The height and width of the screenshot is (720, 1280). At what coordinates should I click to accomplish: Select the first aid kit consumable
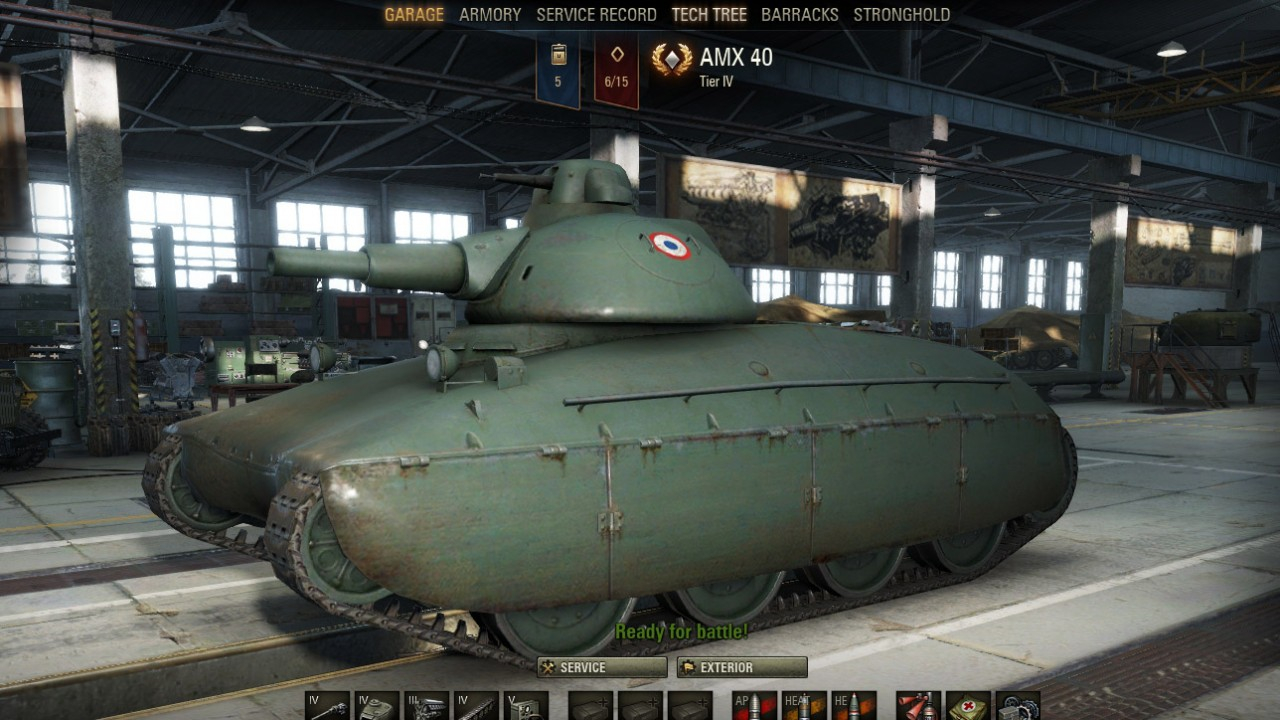[968, 706]
